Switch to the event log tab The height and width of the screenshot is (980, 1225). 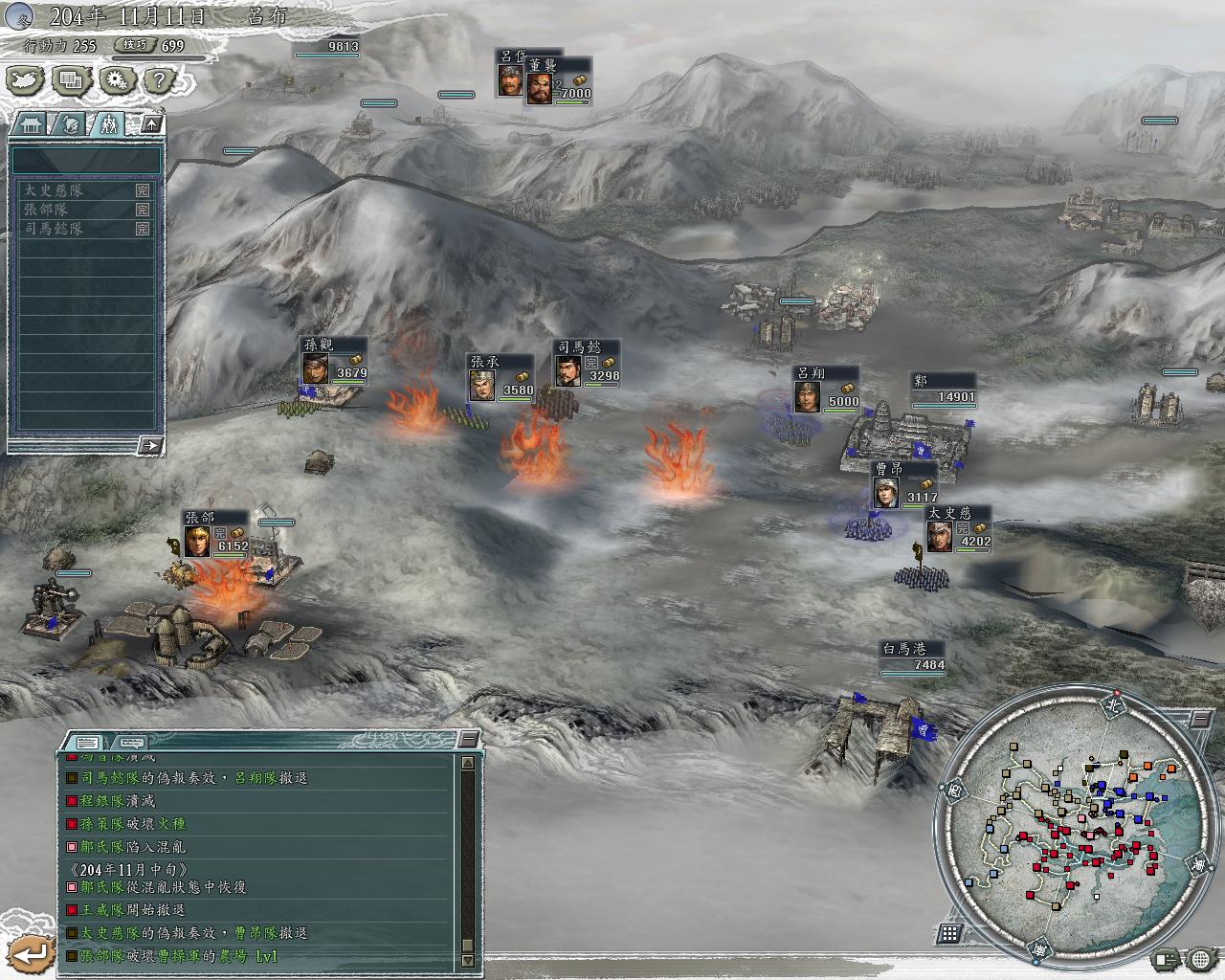click(x=87, y=742)
